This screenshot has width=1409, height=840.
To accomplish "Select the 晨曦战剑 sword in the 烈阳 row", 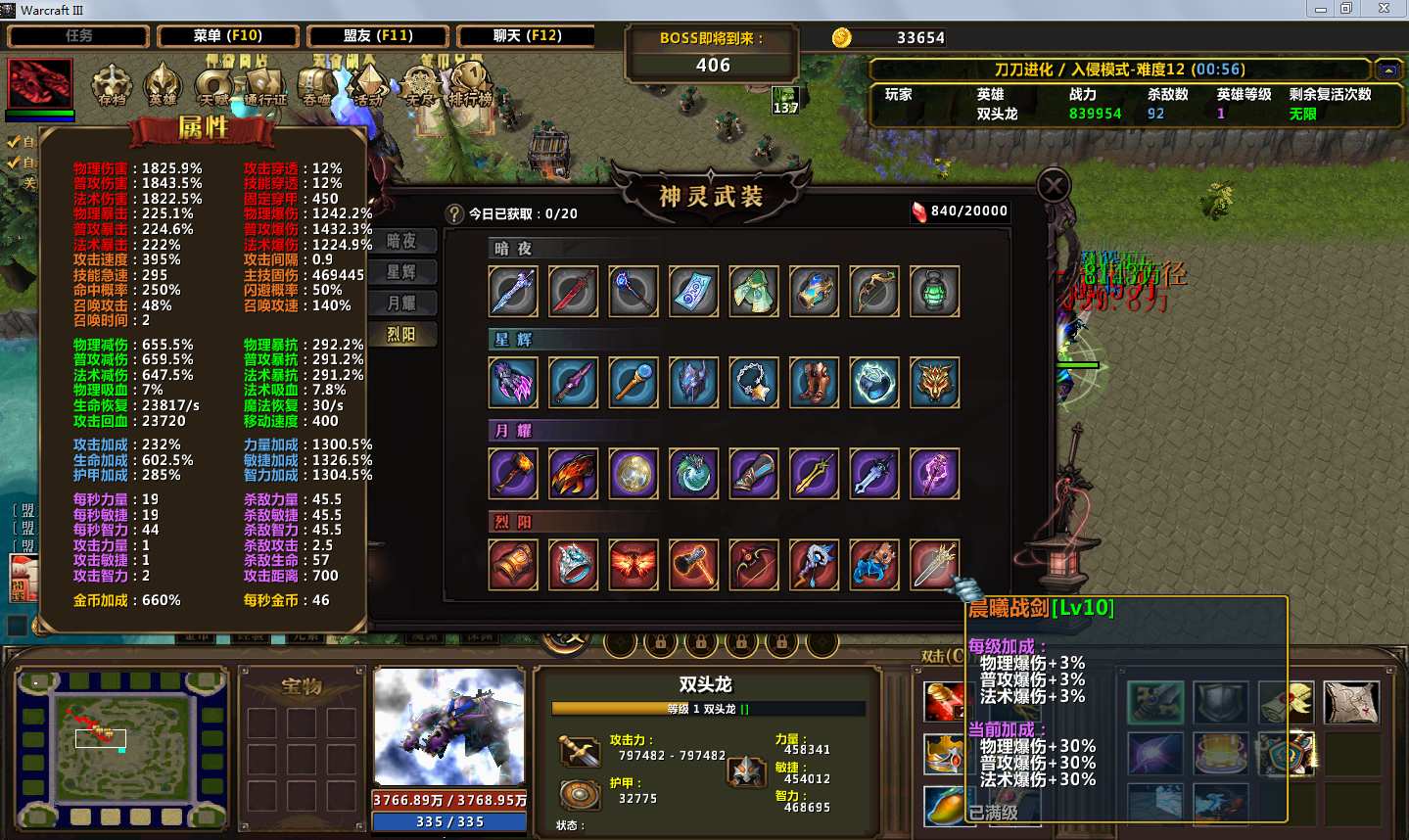I will click(934, 565).
